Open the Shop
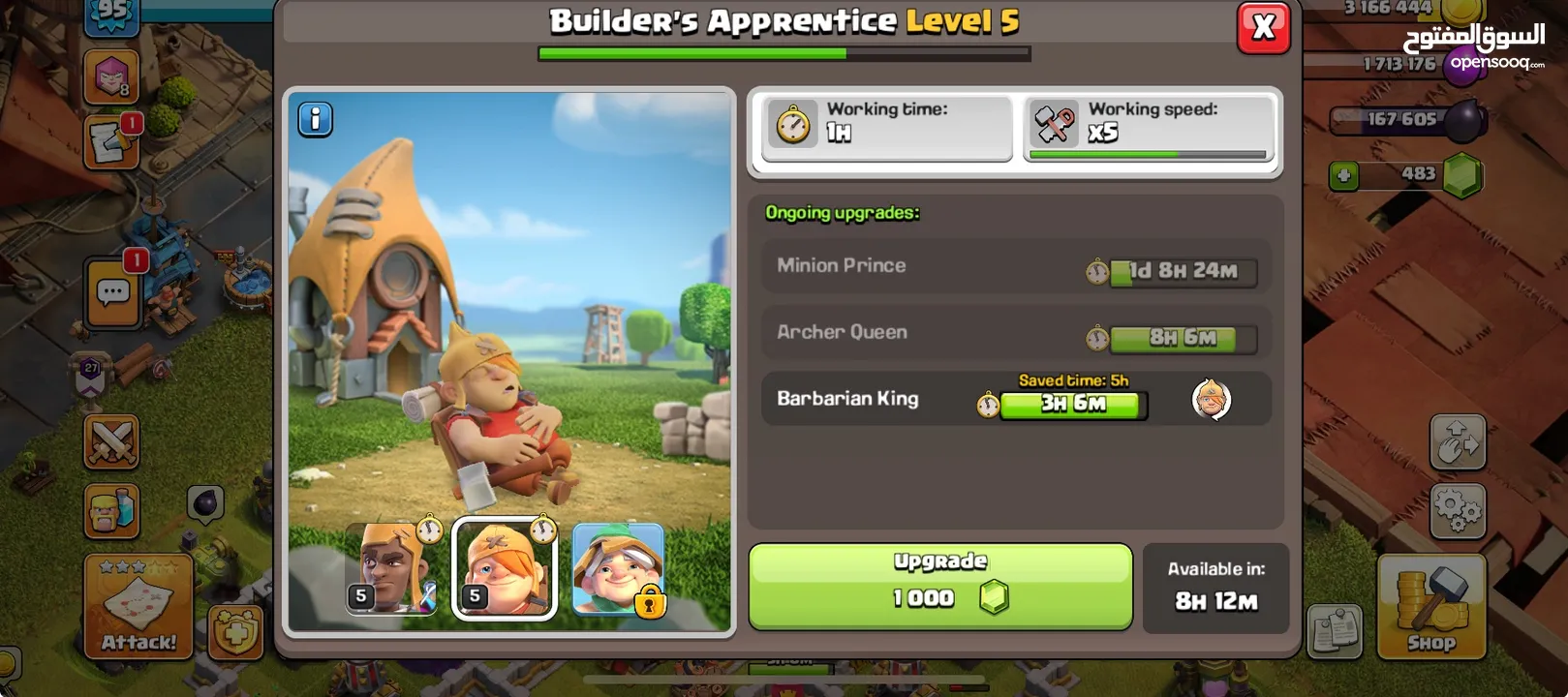Screen dimensions: 1568x697 [x=1430, y=607]
